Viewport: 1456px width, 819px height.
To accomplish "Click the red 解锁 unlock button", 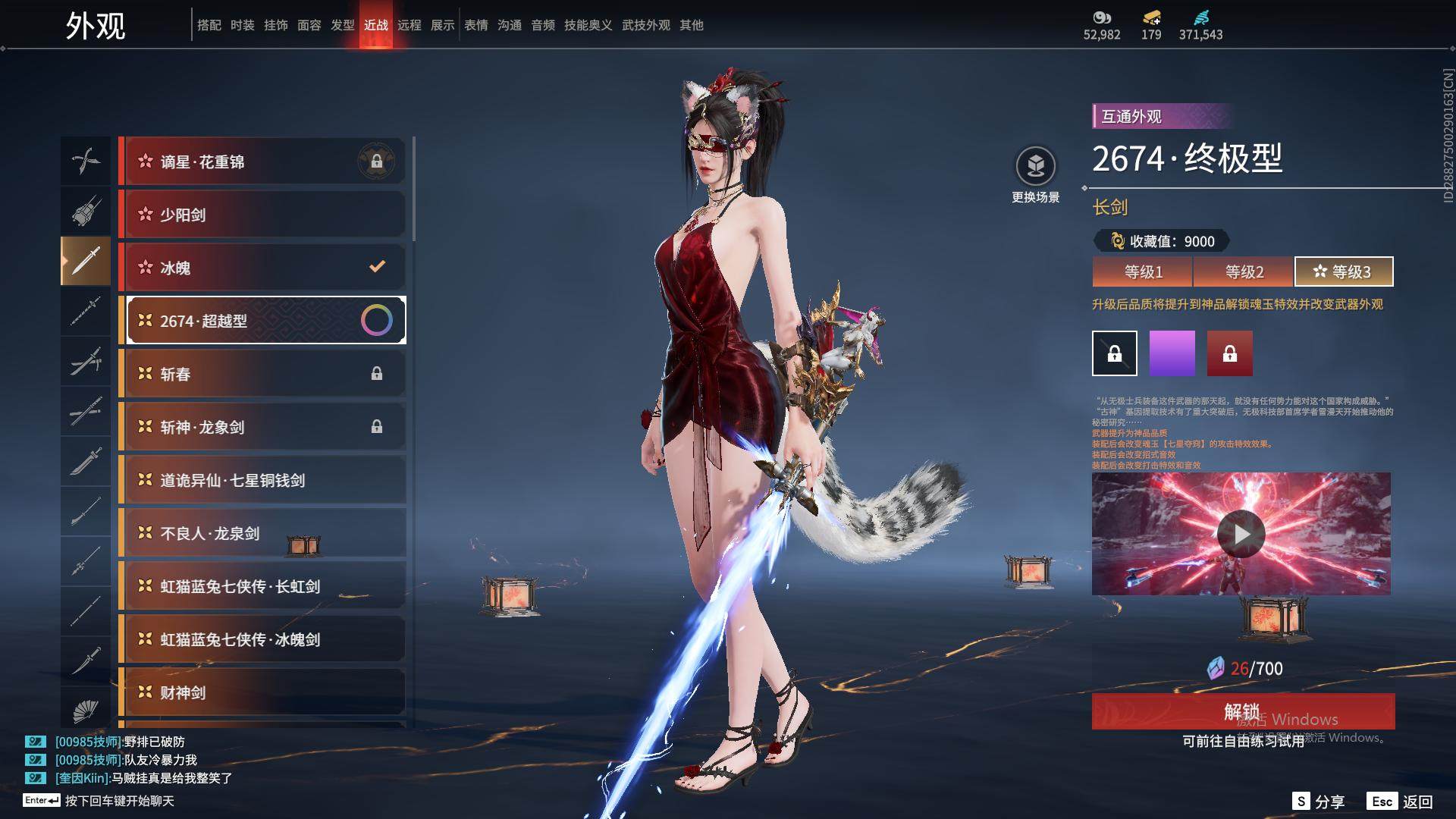I will pyautogui.click(x=1242, y=711).
